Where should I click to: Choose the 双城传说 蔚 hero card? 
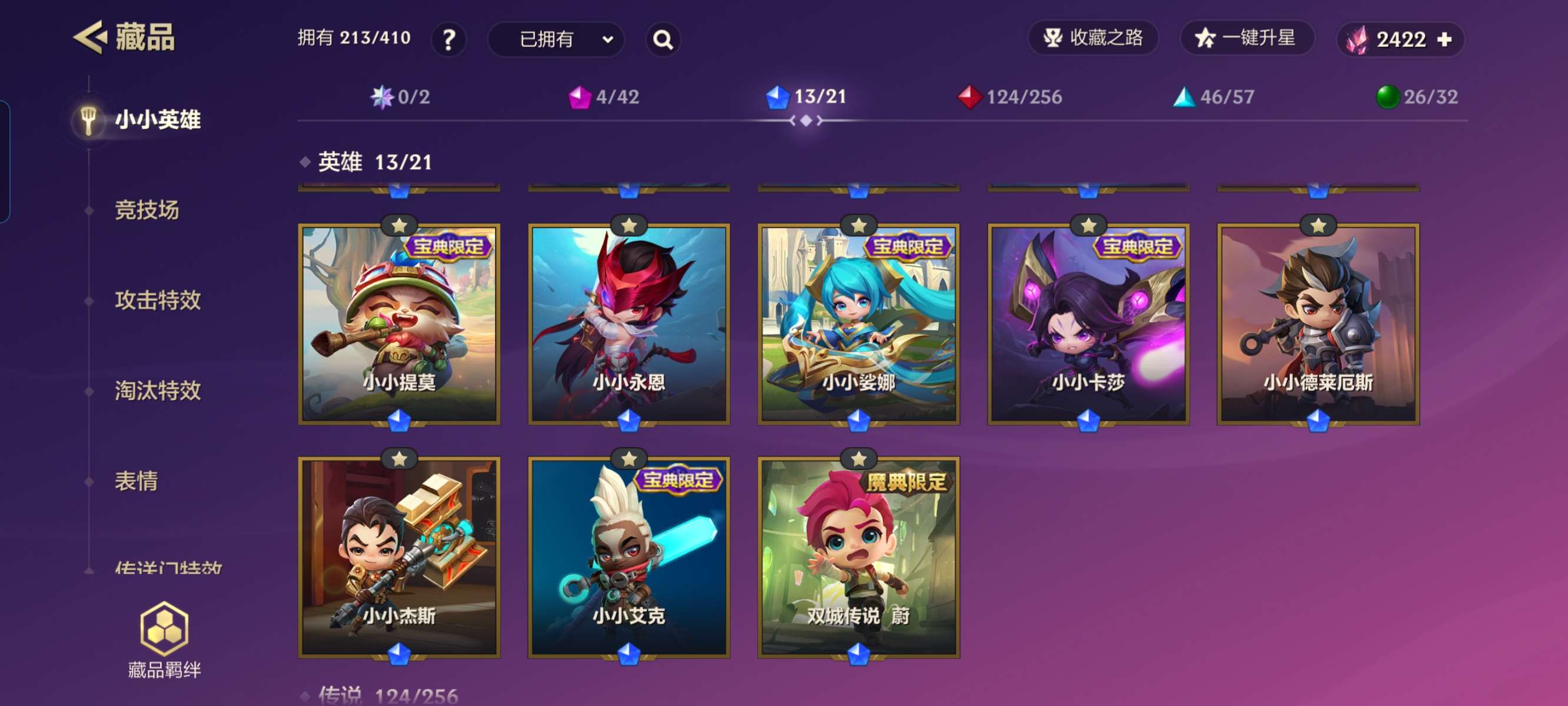coord(858,558)
